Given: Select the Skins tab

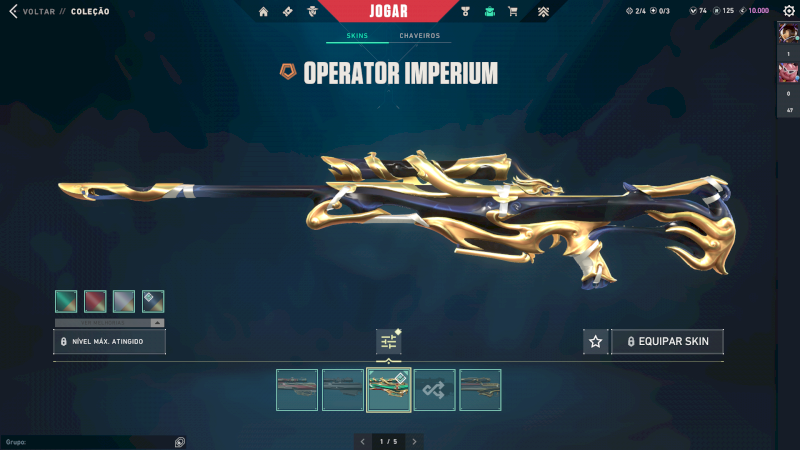Looking at the screenshot, I should tap(357, 36).
